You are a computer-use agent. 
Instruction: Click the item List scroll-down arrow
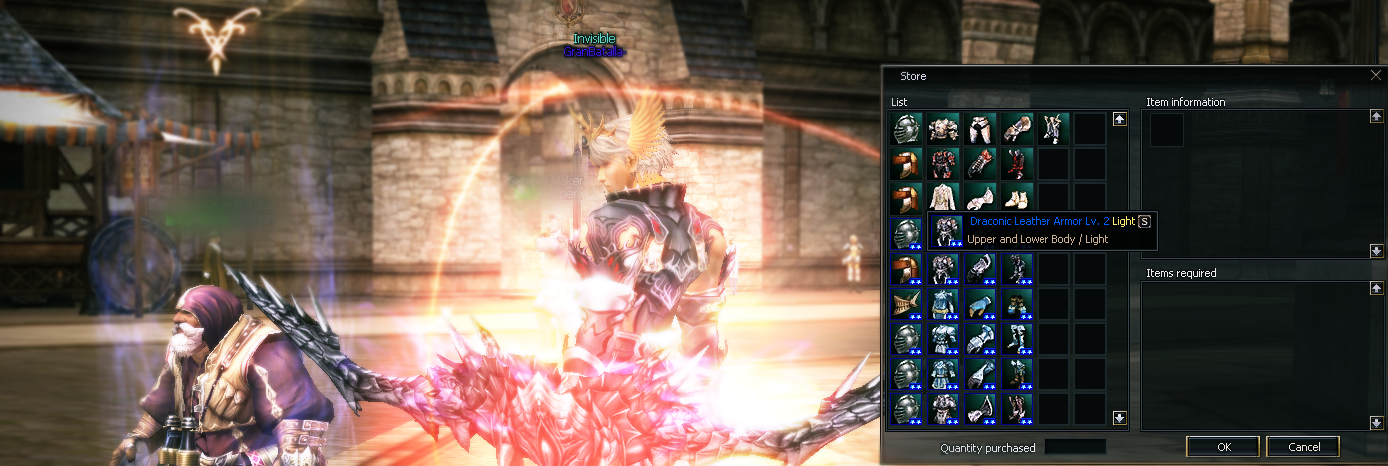coord(1120,418)
